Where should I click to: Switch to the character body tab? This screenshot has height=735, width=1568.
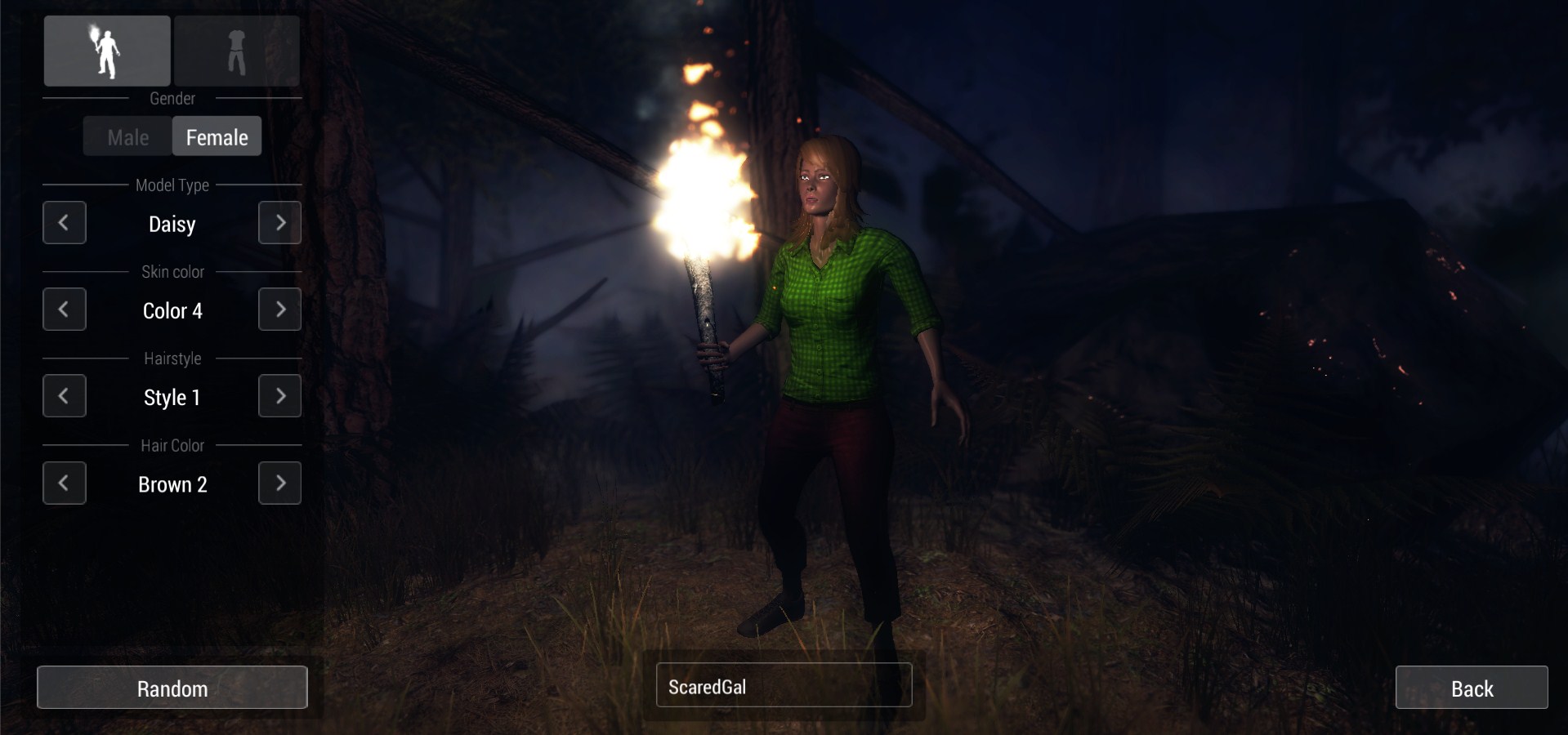(107, 51)
